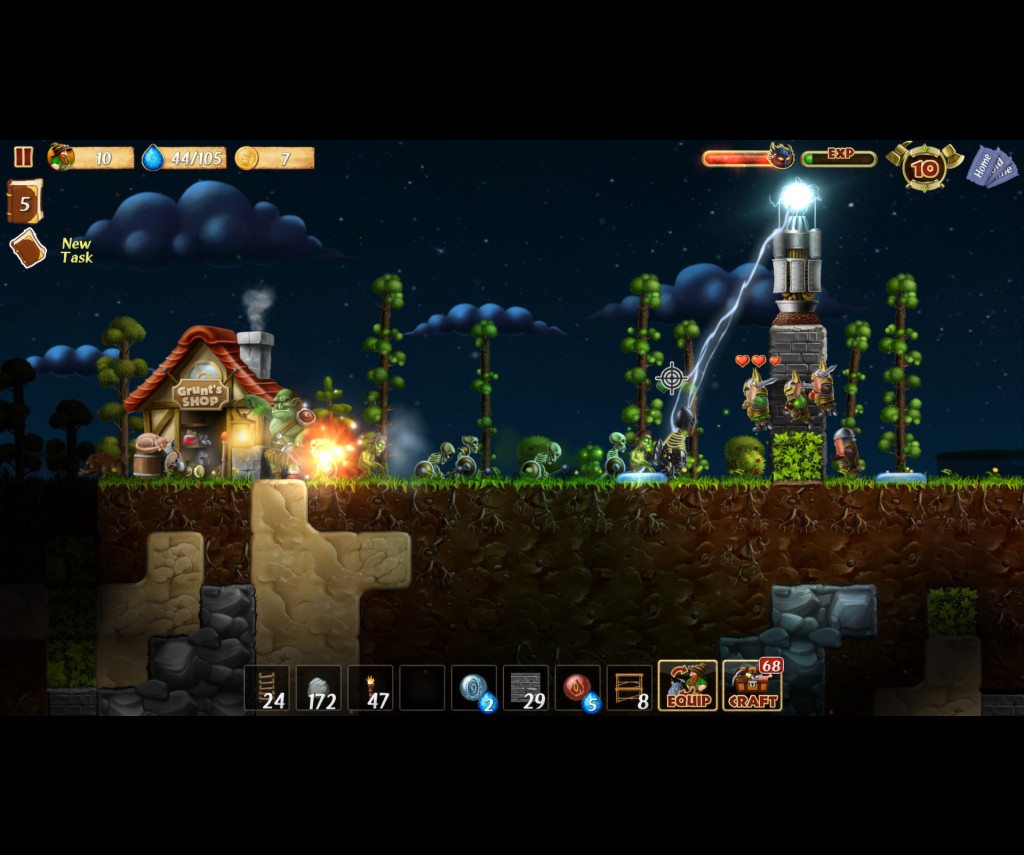Select the stone hotbar slot with 172
This screenshot has width=1024, height=855.
coord(319,688)
